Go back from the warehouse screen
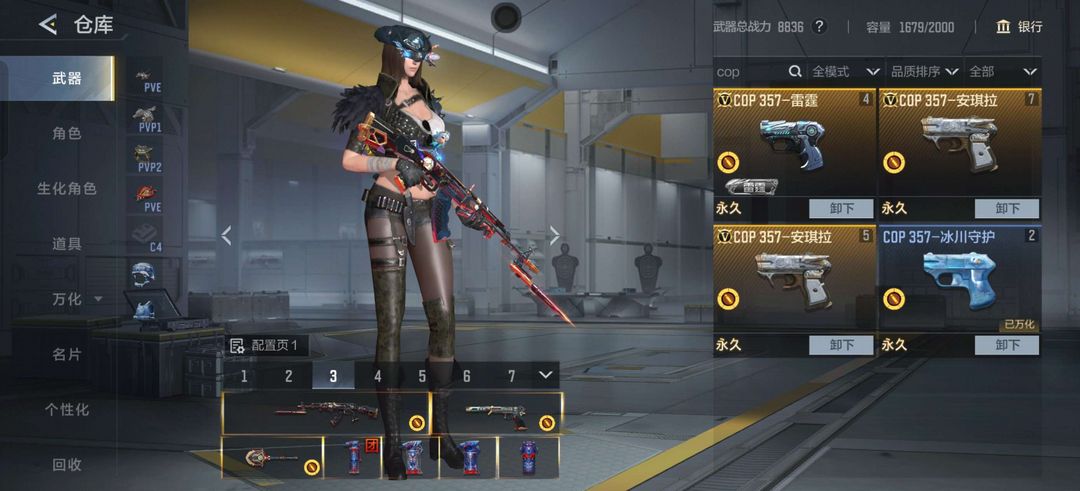 pos(47,25)
